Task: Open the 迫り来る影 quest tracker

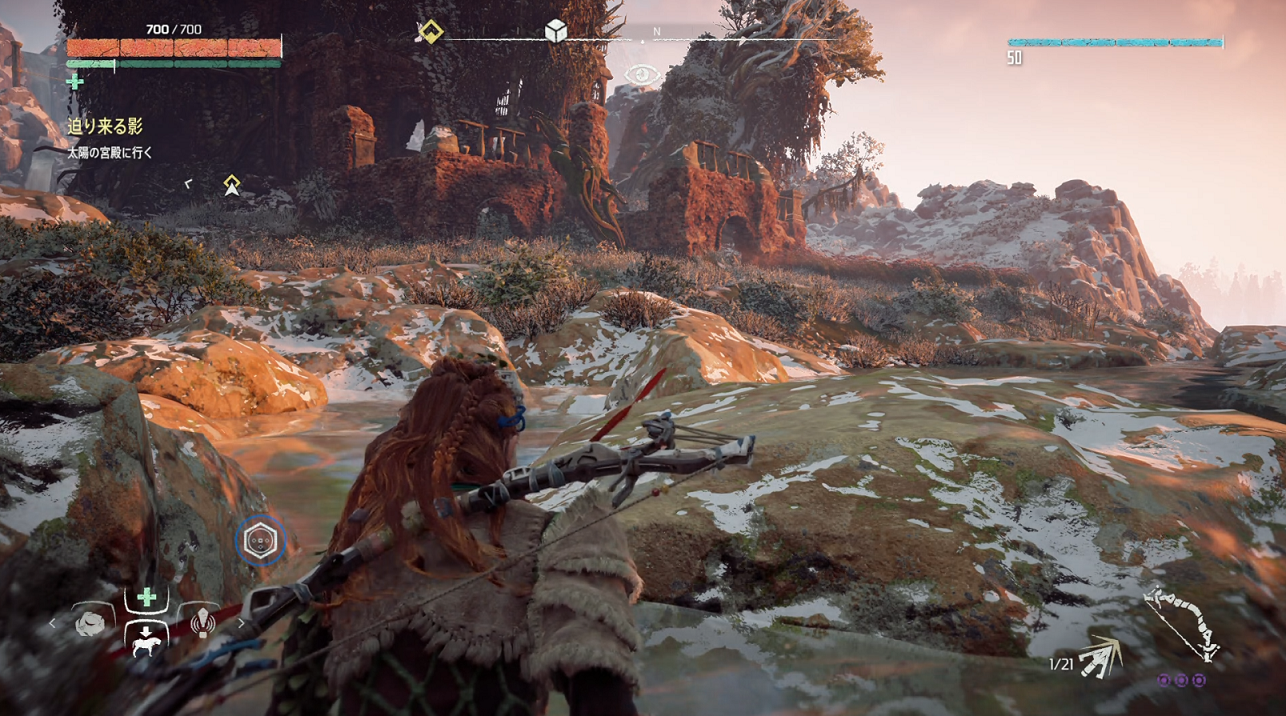Action: pos(105,126)
